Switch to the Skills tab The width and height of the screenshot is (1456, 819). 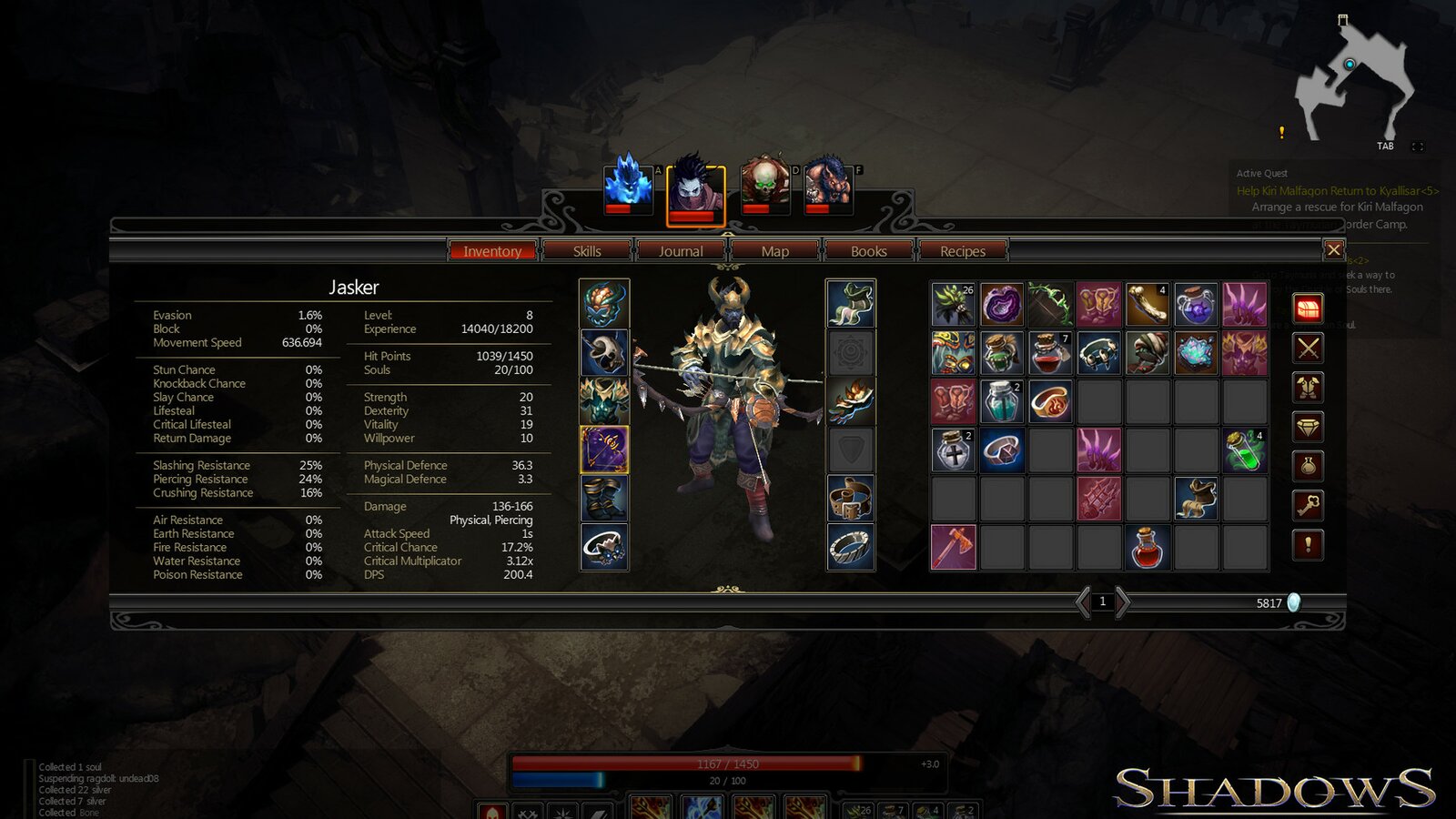588,251
